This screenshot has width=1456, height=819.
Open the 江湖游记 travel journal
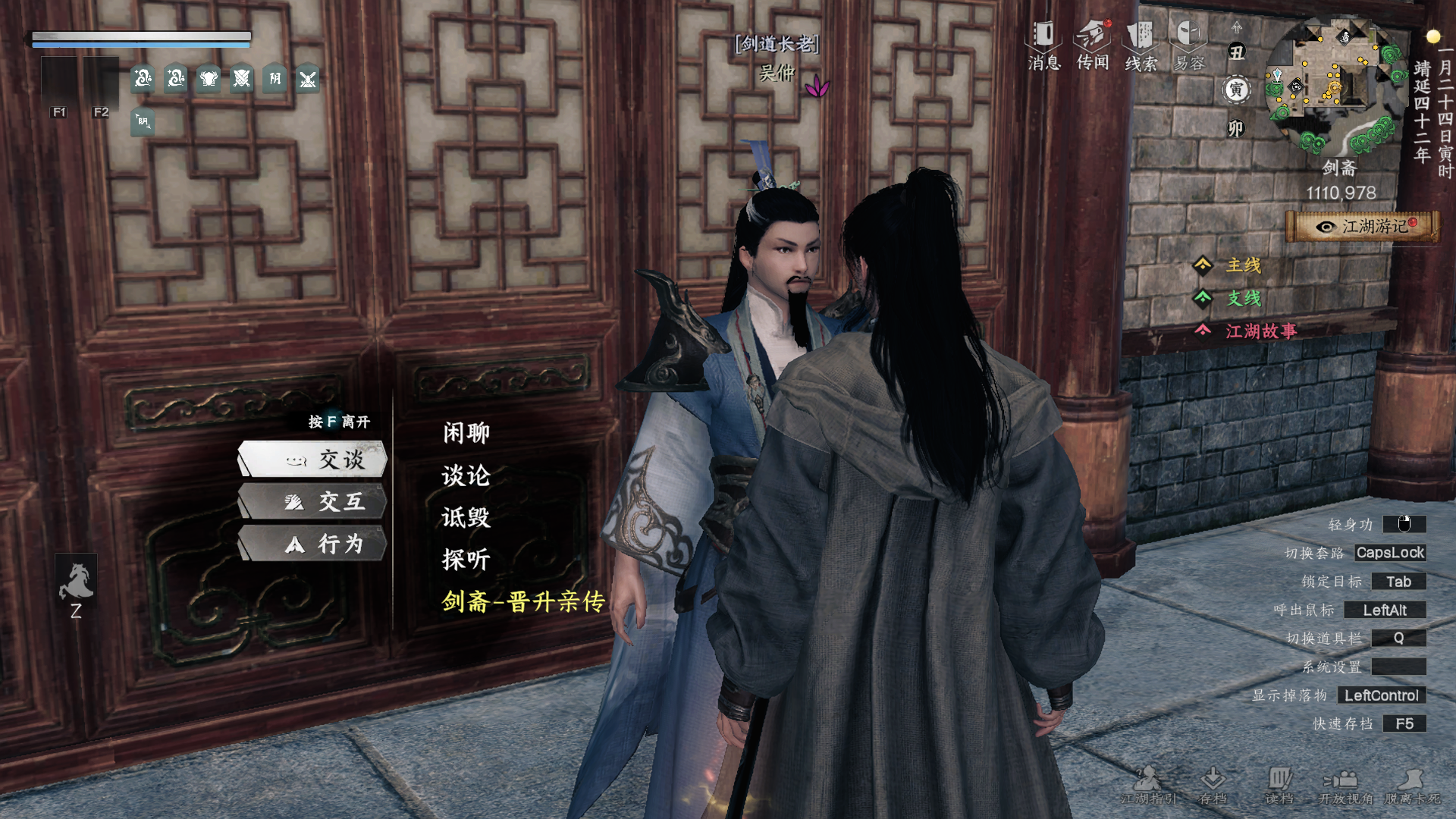[x=1363, y=227]
